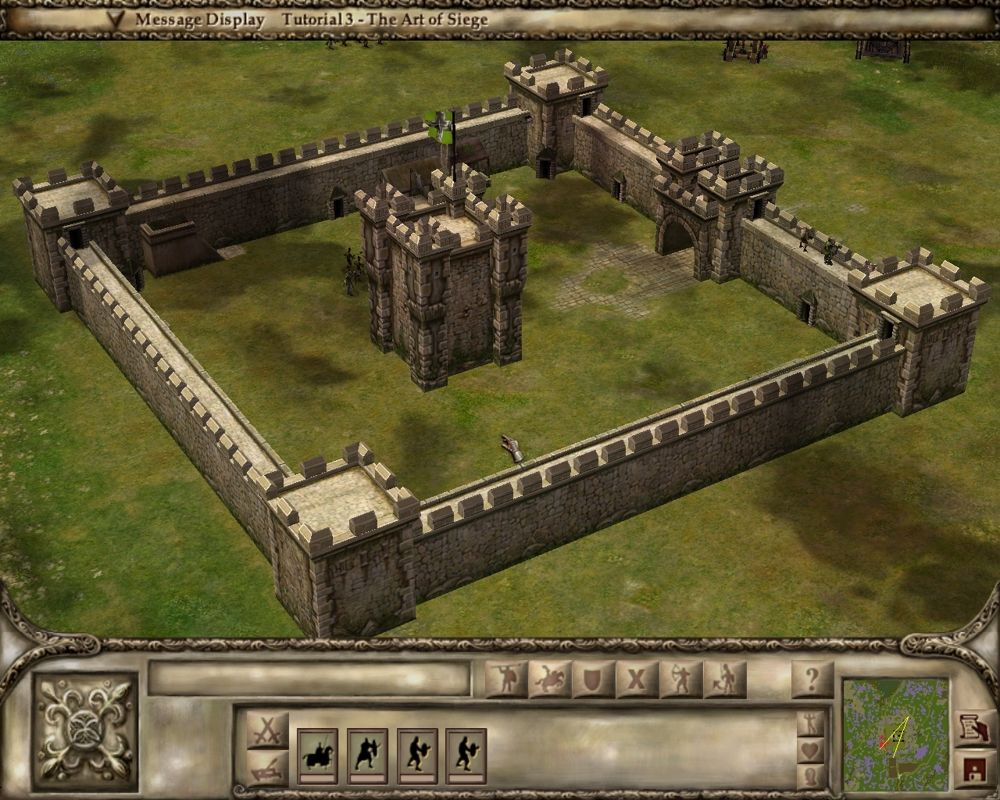Filter by swordsman infantry icon
1000x800 pixels.
[x=506, y=680]
